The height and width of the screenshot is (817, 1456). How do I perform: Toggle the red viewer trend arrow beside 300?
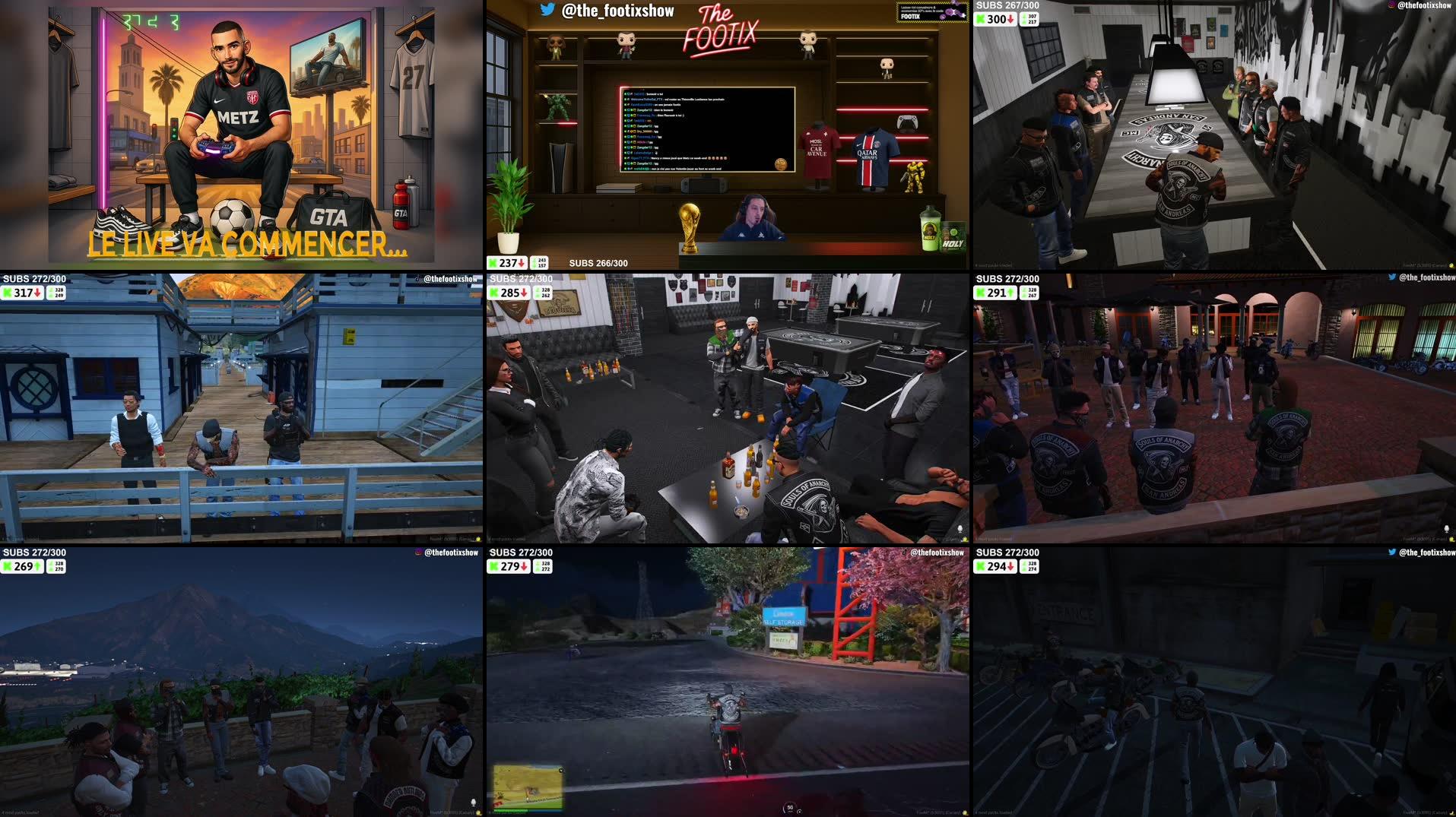pyautogui.click(x=1011, y=18)
